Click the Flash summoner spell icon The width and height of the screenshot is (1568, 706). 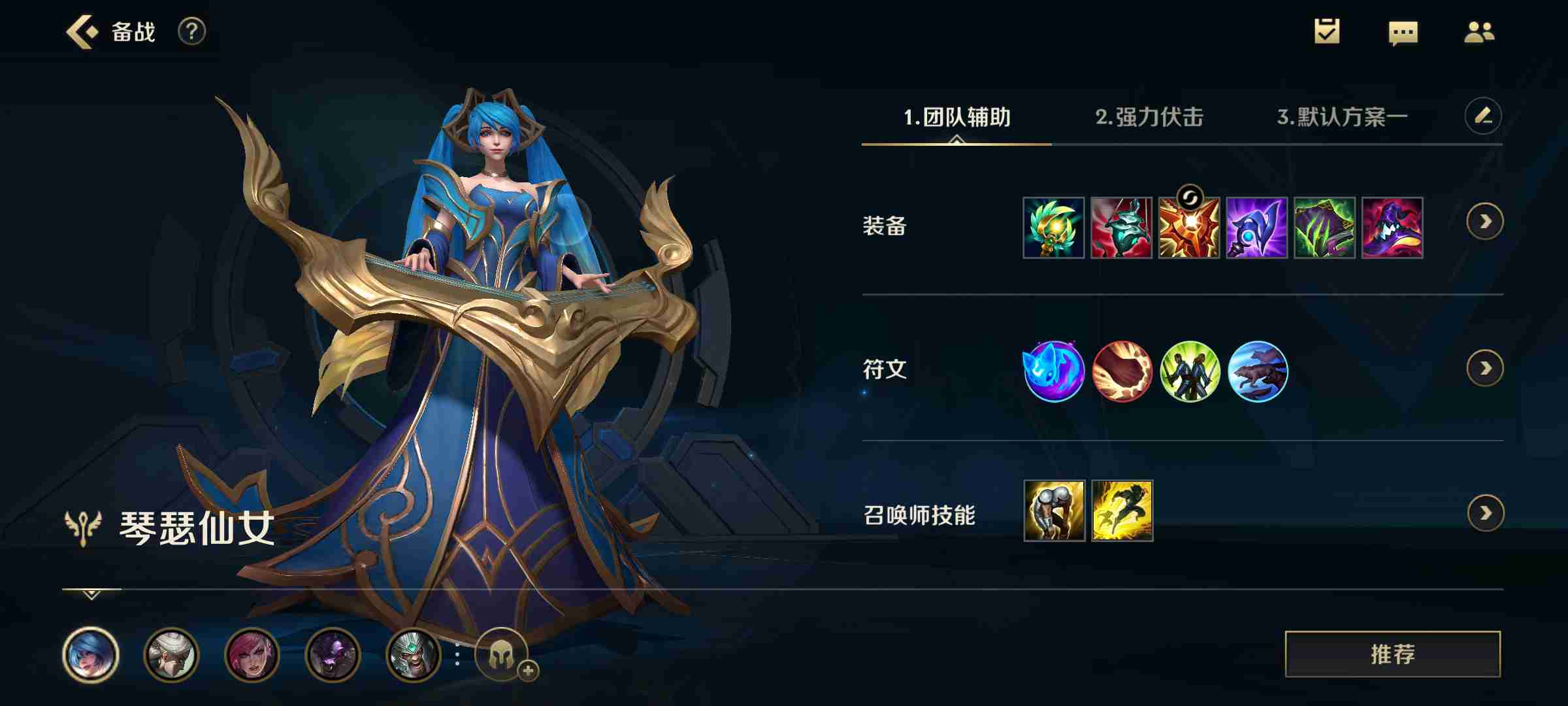click(x=1124, y=514)
